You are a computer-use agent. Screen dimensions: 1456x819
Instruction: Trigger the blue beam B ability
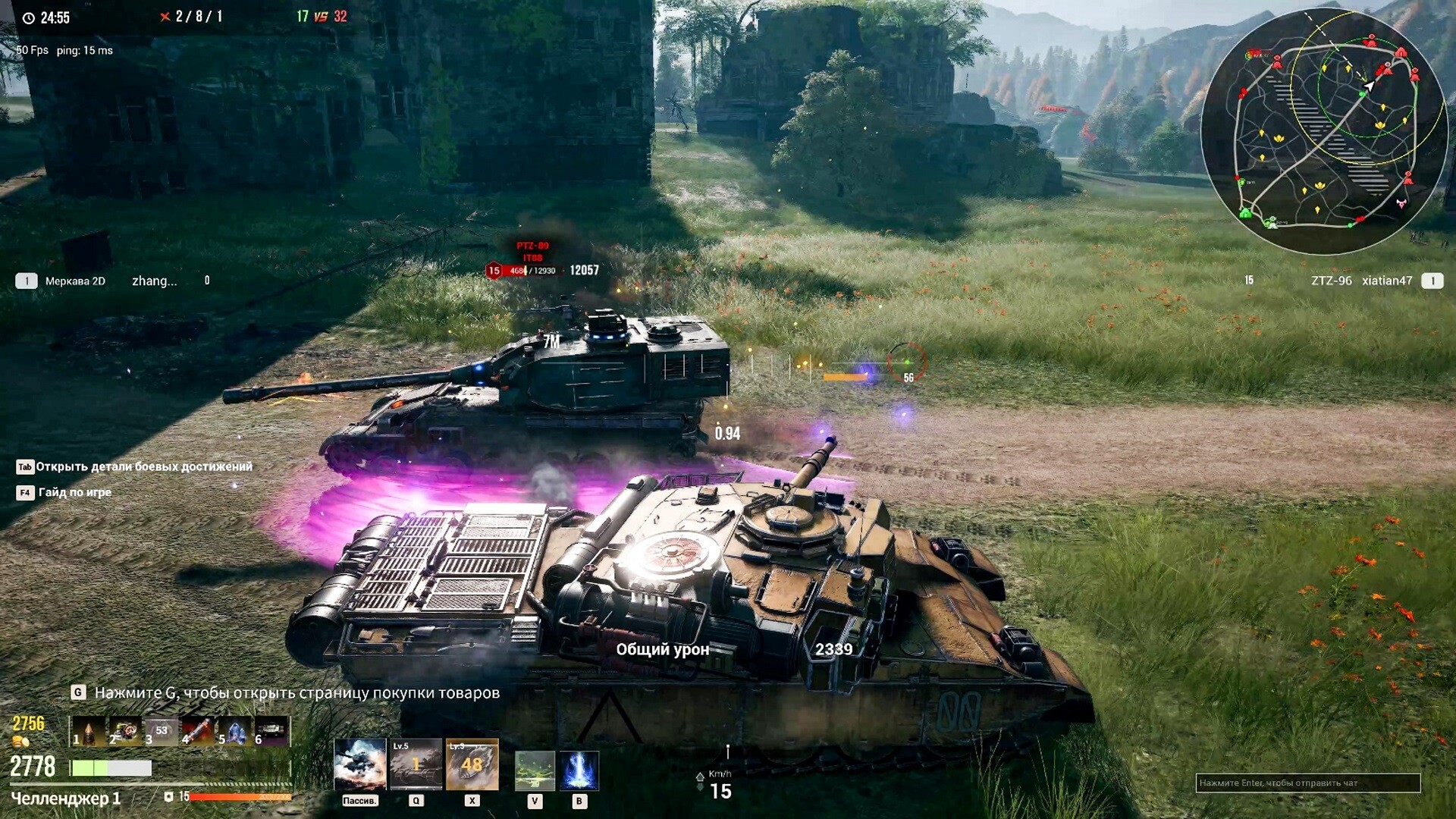point(579,770)
